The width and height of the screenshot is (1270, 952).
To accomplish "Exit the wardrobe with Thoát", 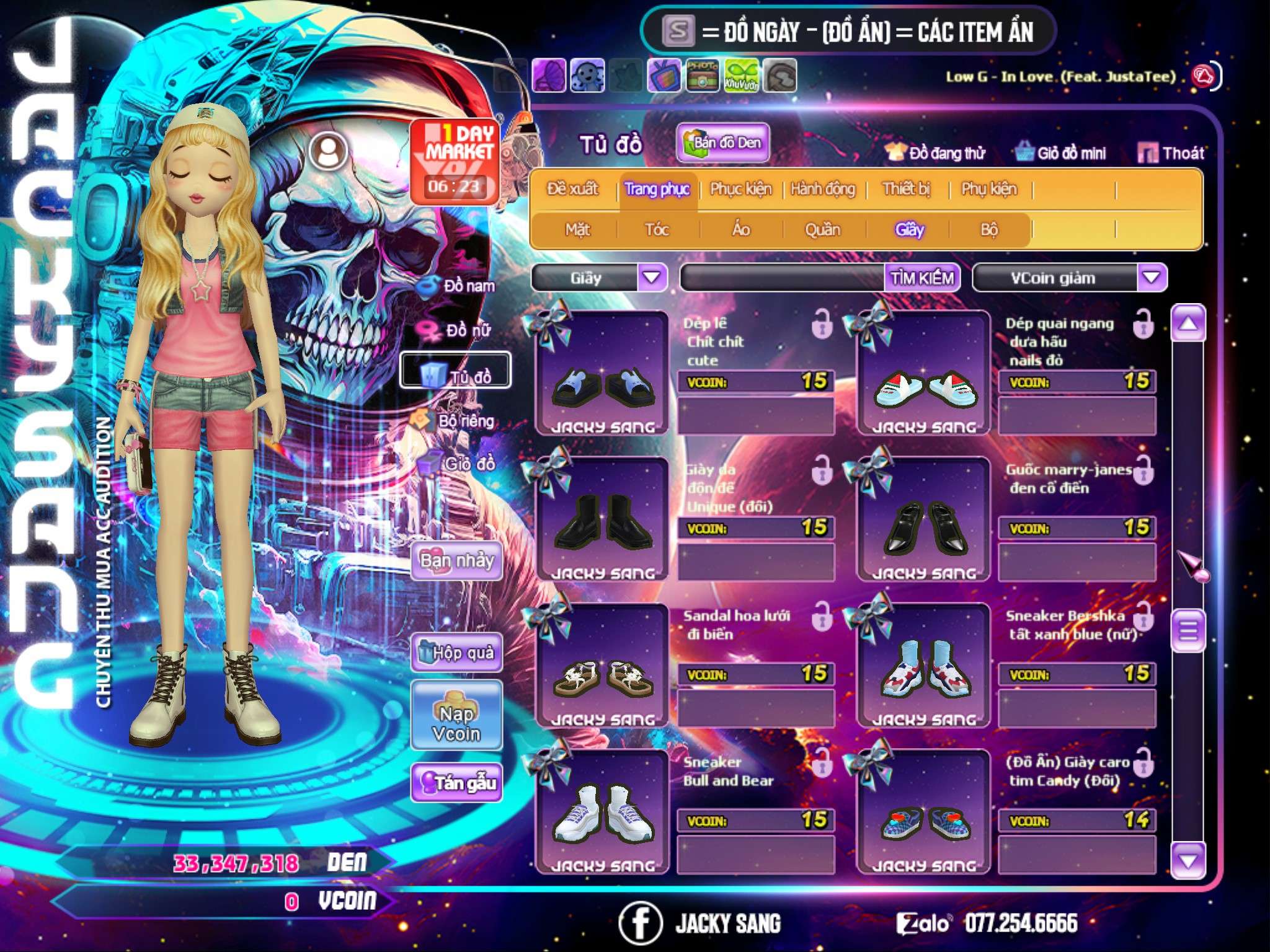I will coord(1171,153).
